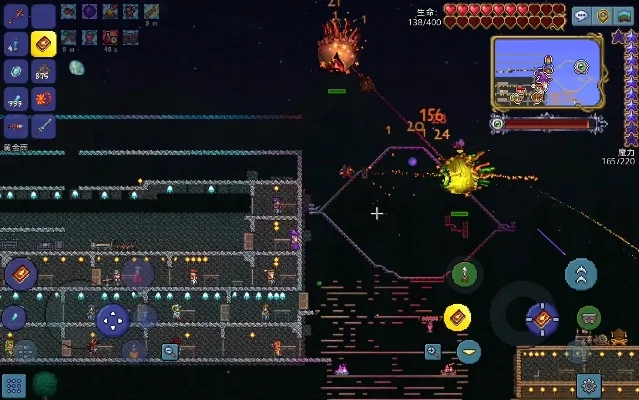Open the chat speech bubble button
Image resolution: width=639 pixels, height=400 pixels.
[582, 16]
